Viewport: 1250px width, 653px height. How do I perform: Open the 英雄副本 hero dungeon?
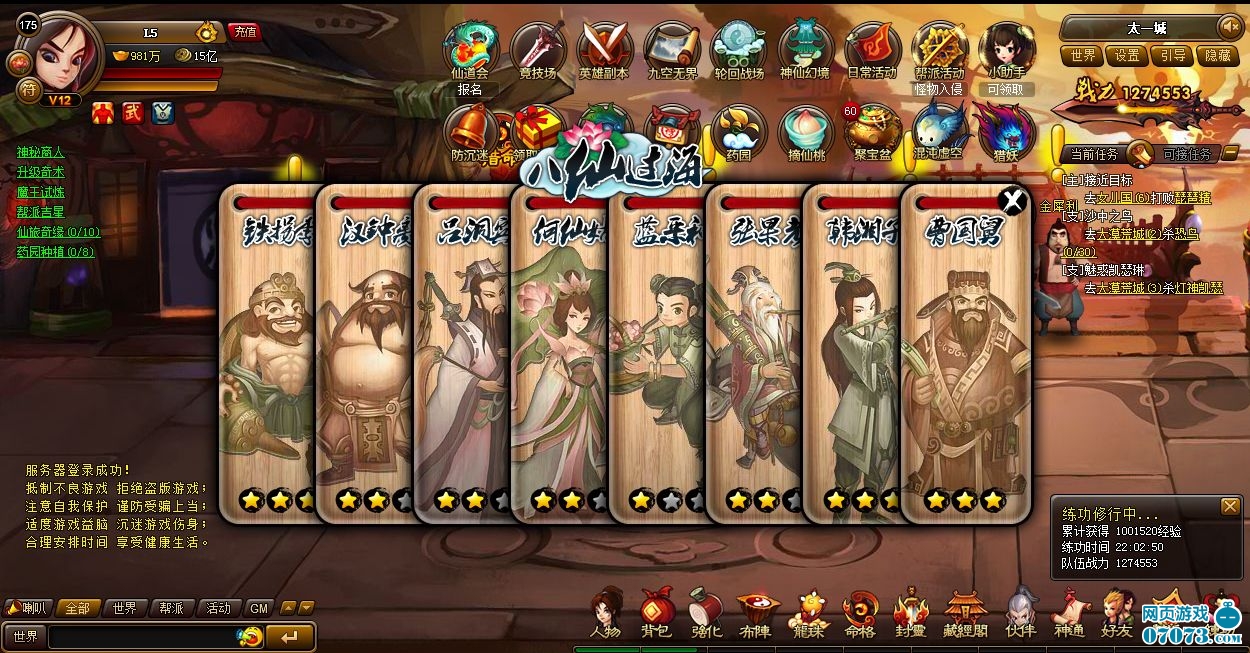point(604,50)
